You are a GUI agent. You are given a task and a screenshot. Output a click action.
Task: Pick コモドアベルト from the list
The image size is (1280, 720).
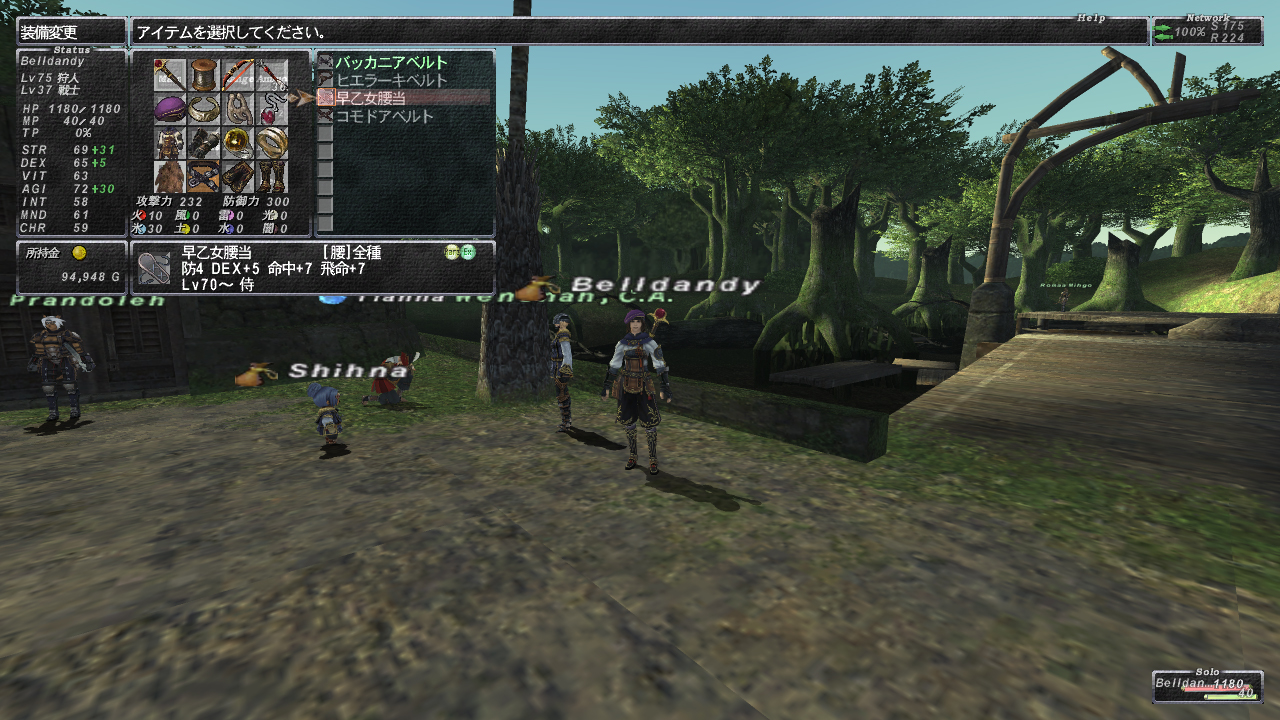point(384,116)
